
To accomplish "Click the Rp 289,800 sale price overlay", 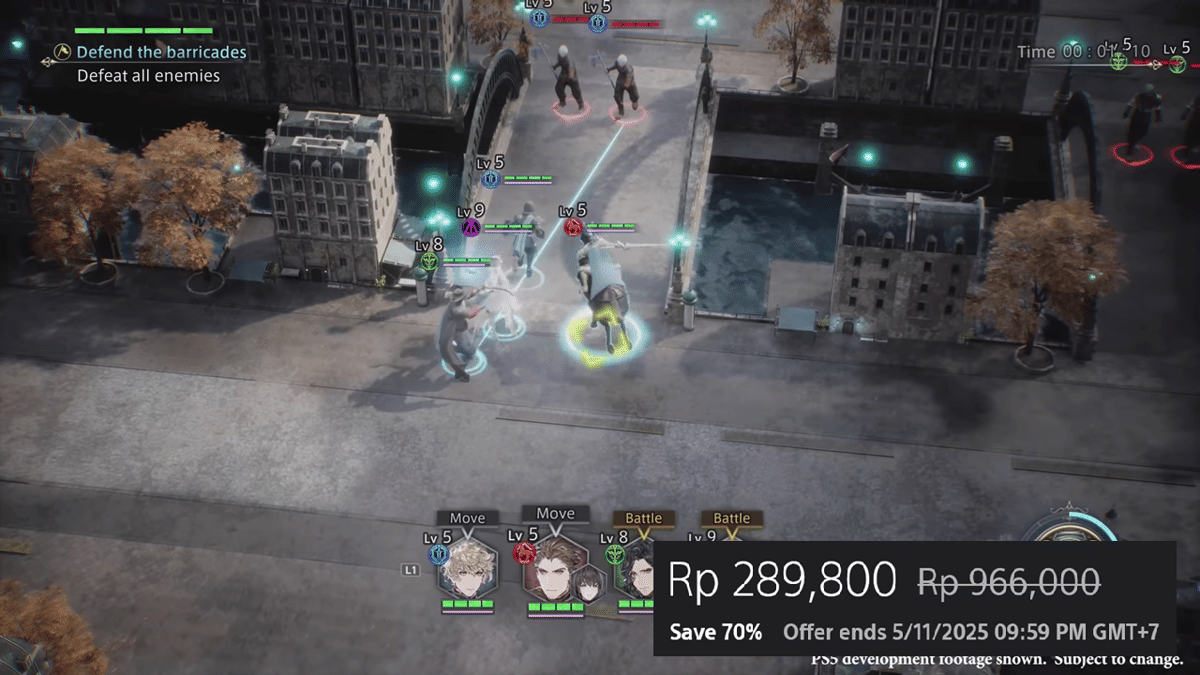I will tap(781, 580).
